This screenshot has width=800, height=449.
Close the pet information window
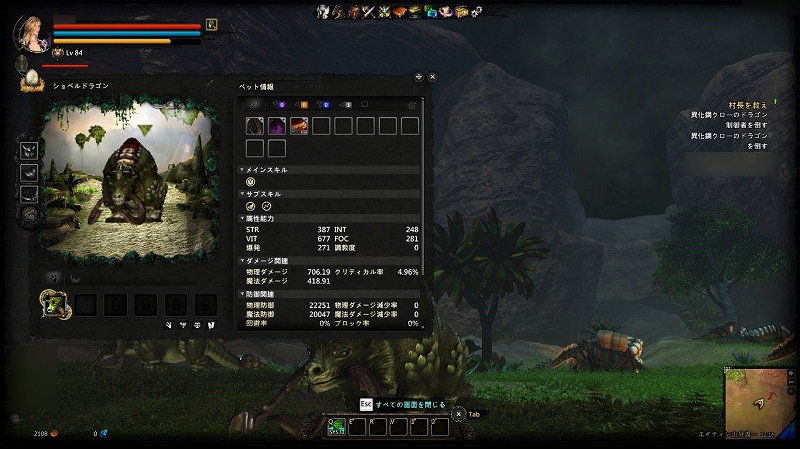click(433, 76)
